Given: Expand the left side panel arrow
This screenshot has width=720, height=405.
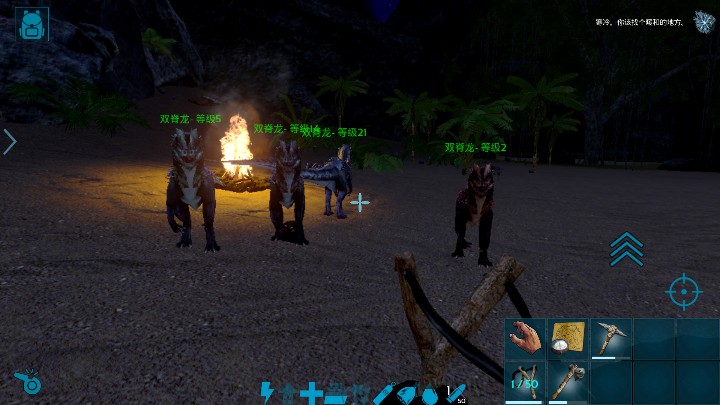Looking at the screenshot, I should (10, 142).
